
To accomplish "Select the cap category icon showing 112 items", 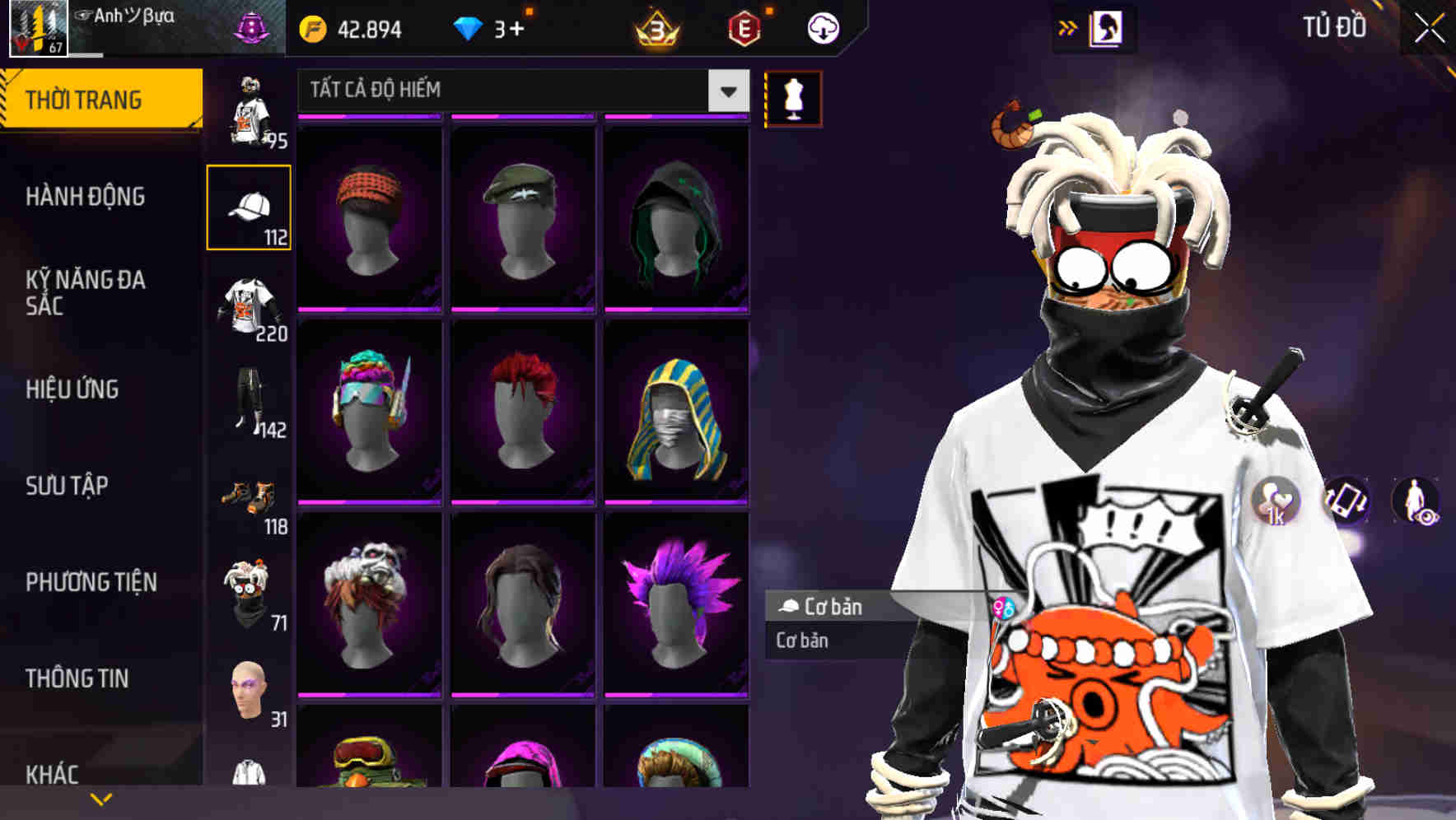I will (x=250, y=206).
